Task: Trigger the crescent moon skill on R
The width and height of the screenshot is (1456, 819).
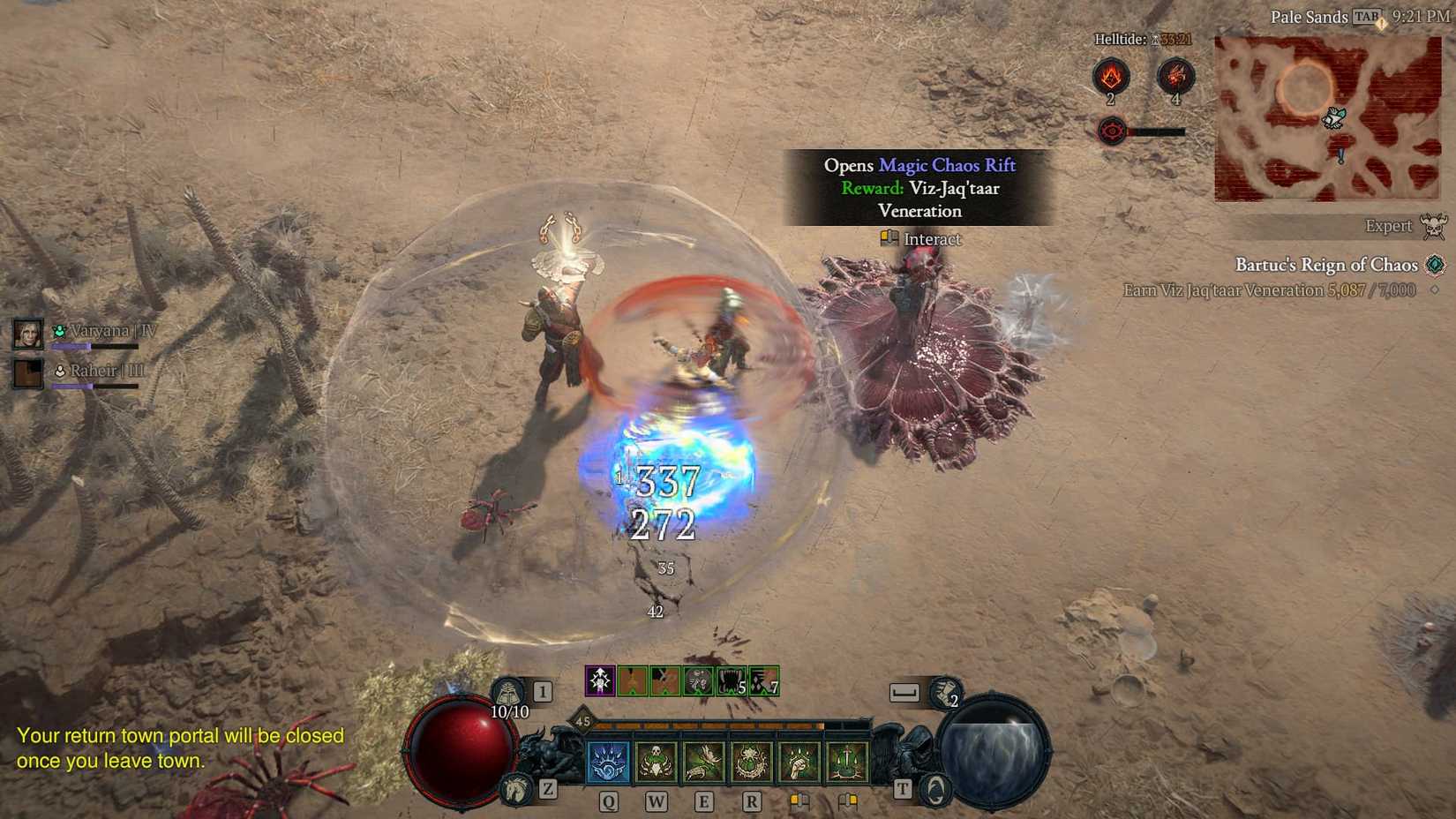Action: tap(753, 763)
